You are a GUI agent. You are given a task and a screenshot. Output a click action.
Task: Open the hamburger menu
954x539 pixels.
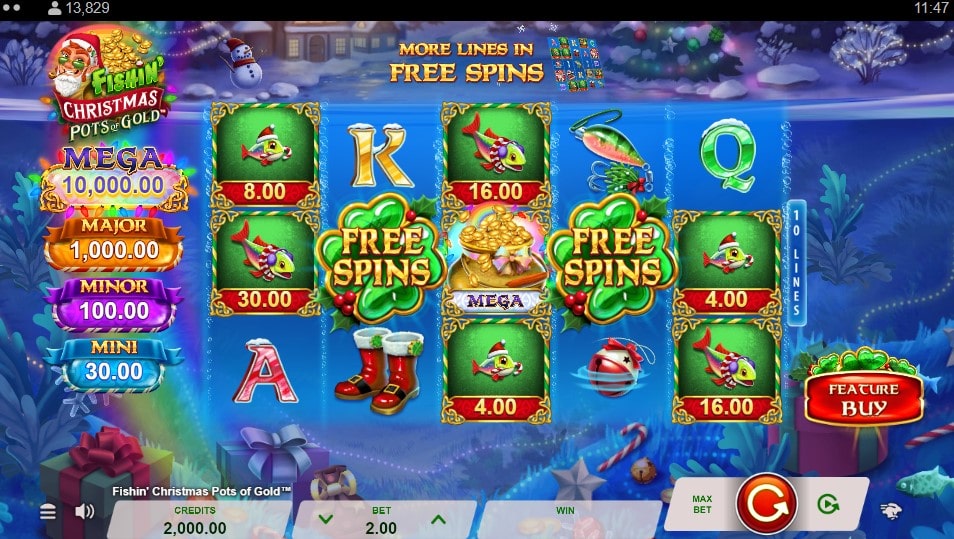pos(47,512)
